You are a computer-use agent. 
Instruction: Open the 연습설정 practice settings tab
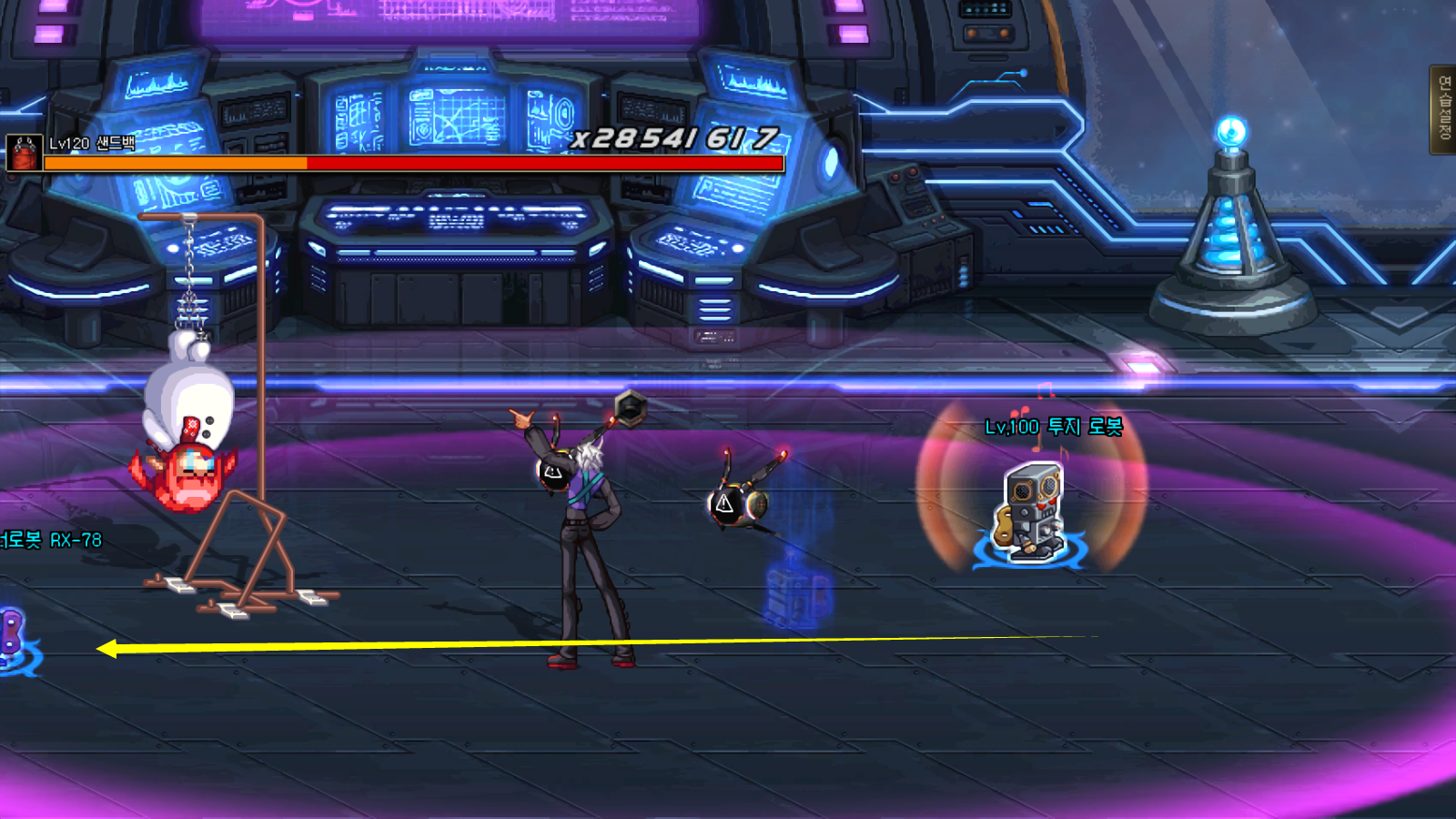pos(1443,109)
